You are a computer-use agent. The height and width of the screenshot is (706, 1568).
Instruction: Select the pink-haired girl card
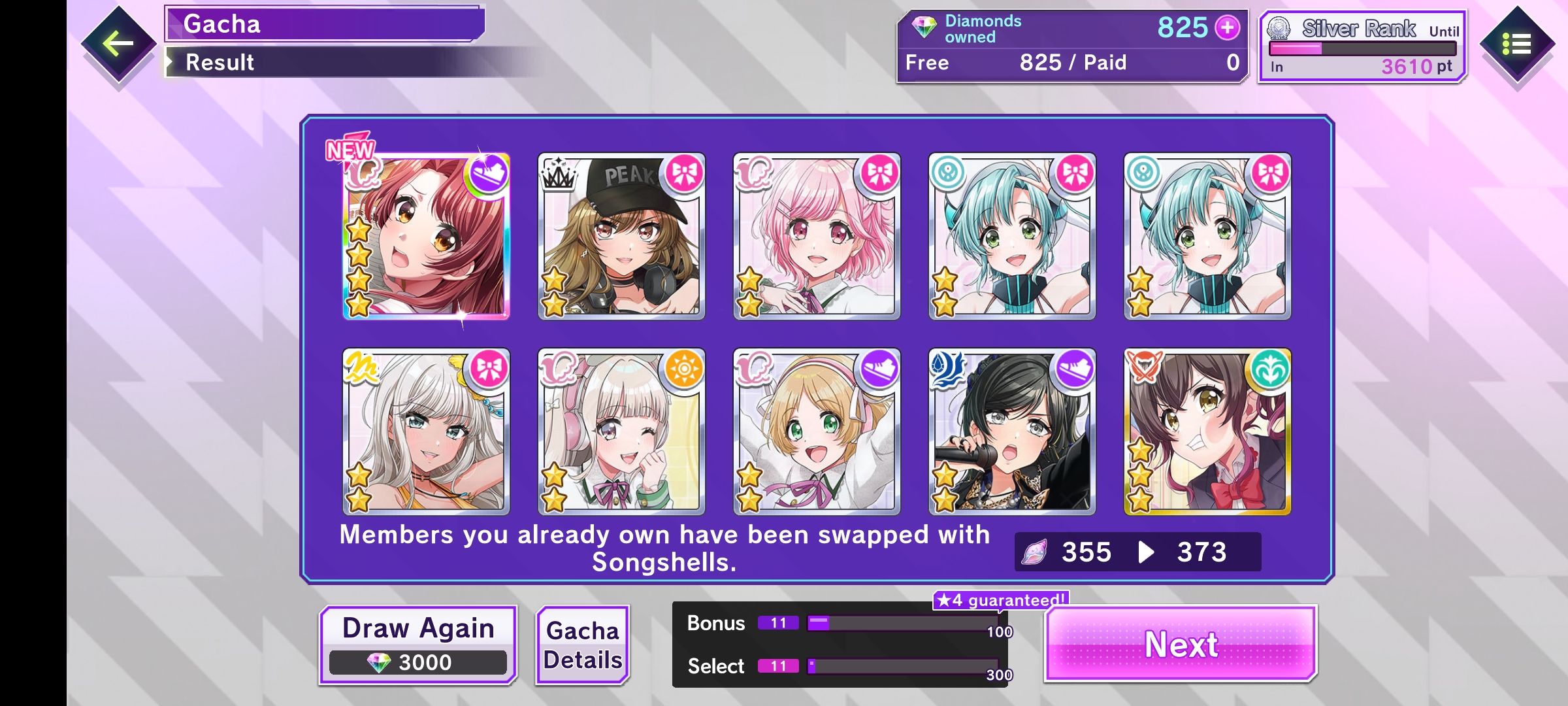(817, 237)
